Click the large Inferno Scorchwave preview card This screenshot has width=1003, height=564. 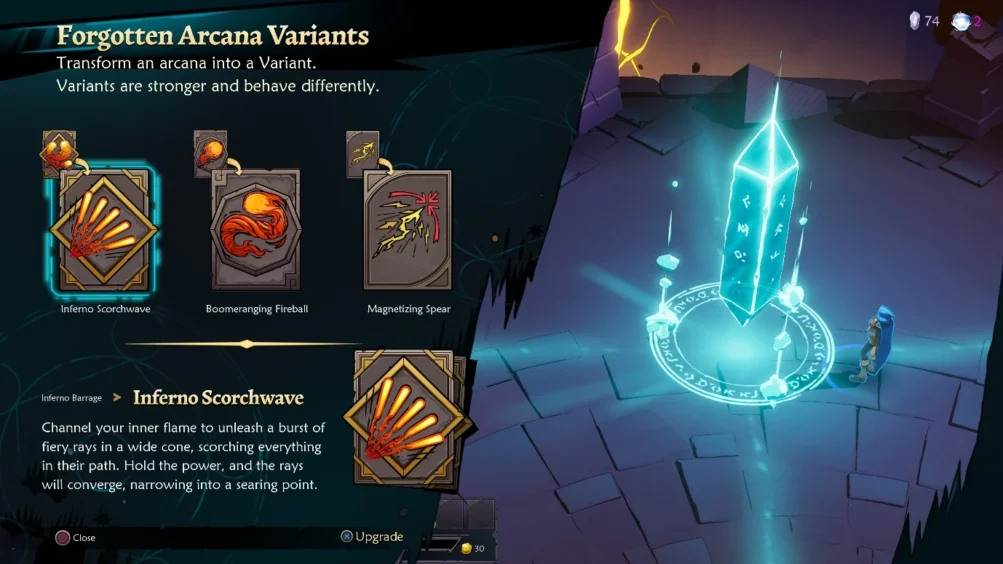(x=404, y=417)
